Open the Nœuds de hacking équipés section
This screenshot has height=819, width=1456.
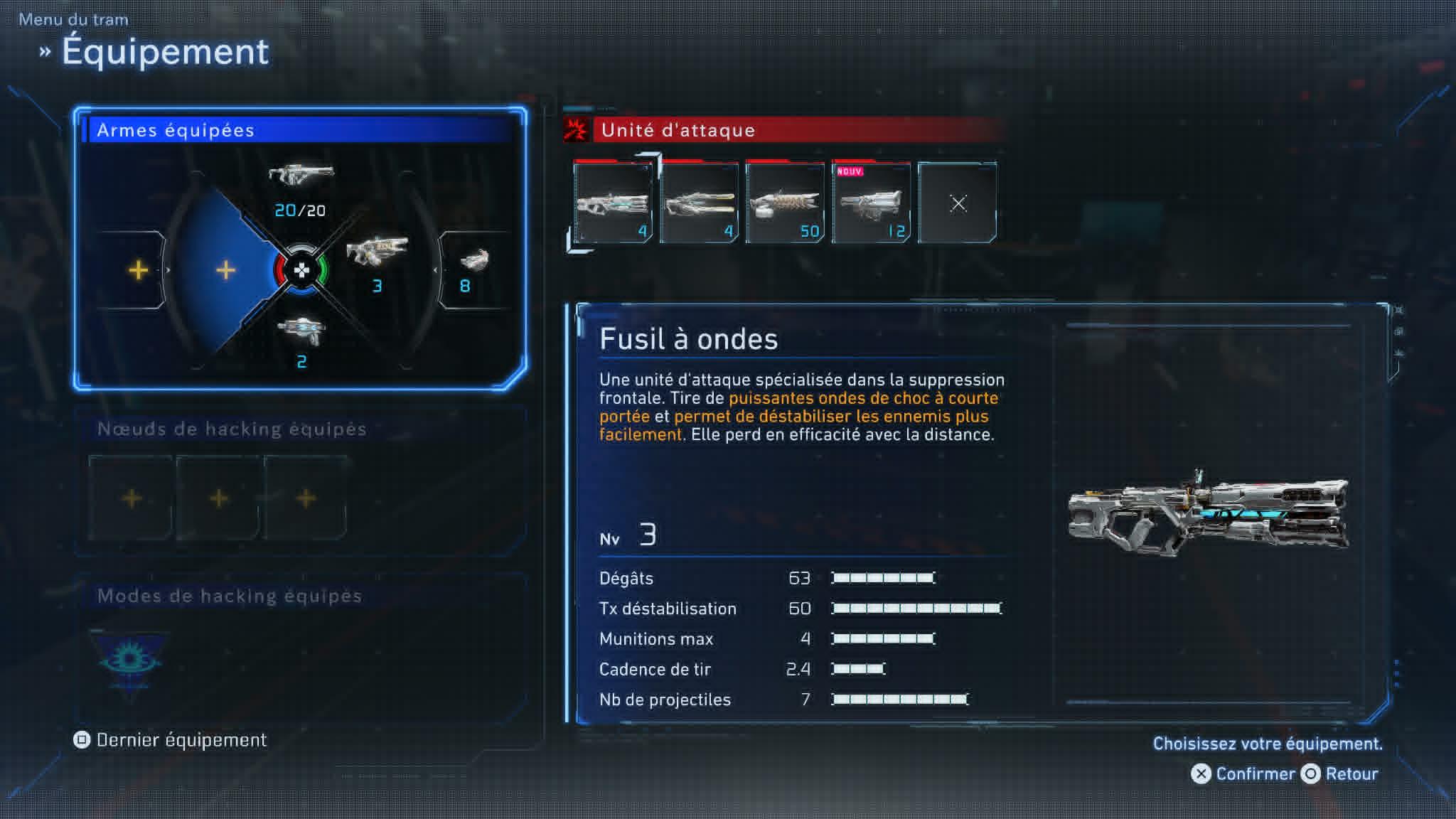[232, 429]
